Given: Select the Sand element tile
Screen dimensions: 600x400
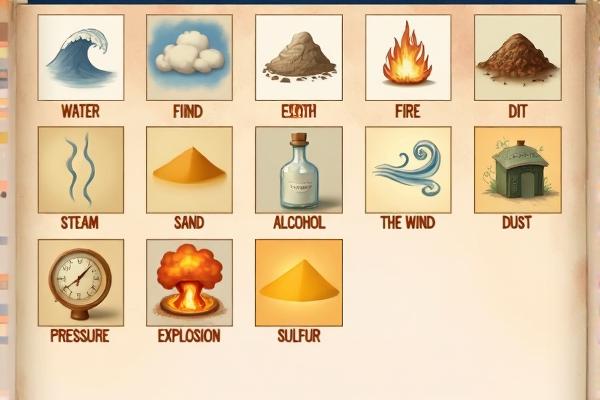Looking at the screenshot, I should pyautogui.click(x=189, y=169).
